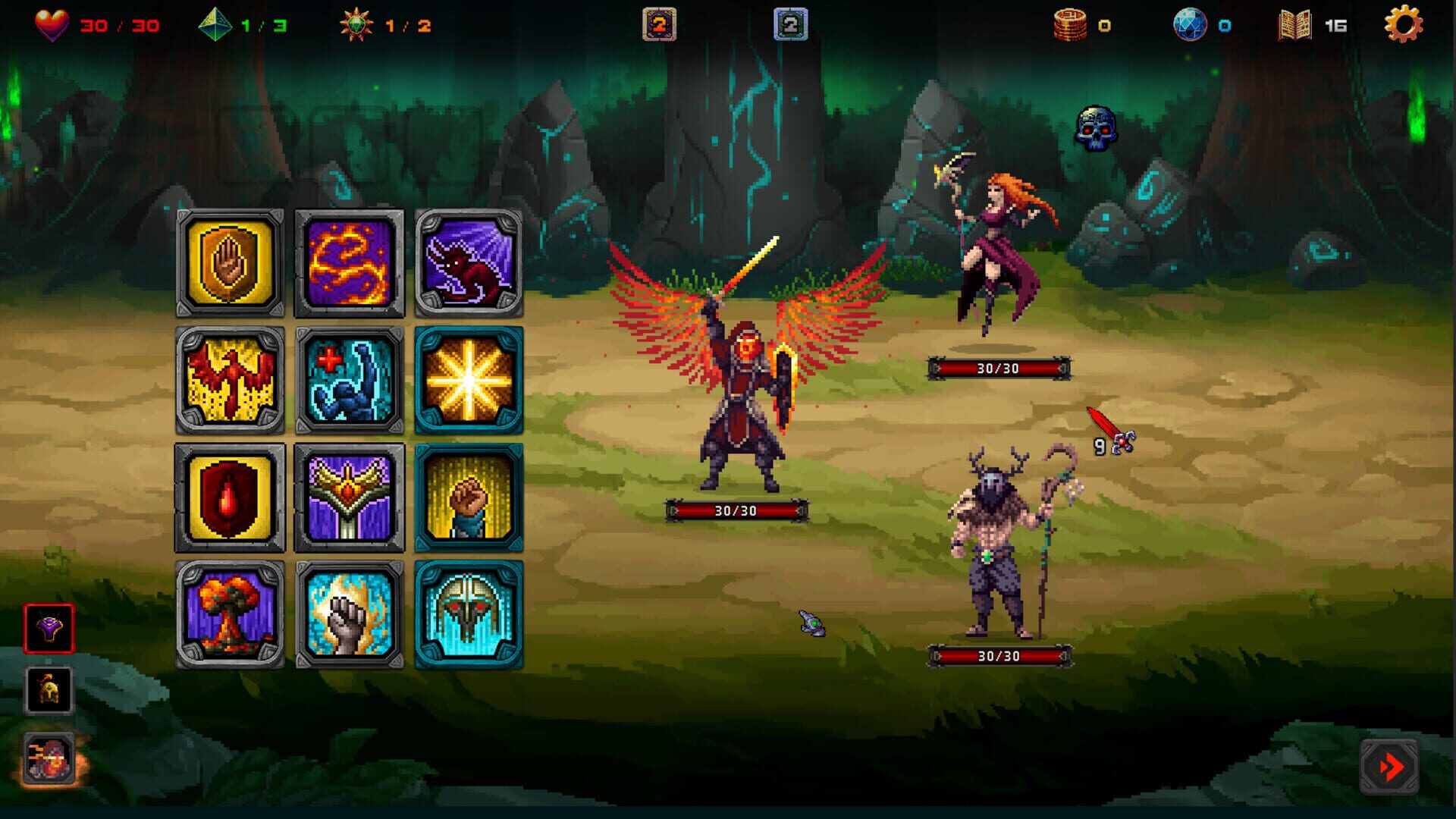Select the golden hand ward ability icon
Screen dimensions: 1456x819
[x=230, y=260]
